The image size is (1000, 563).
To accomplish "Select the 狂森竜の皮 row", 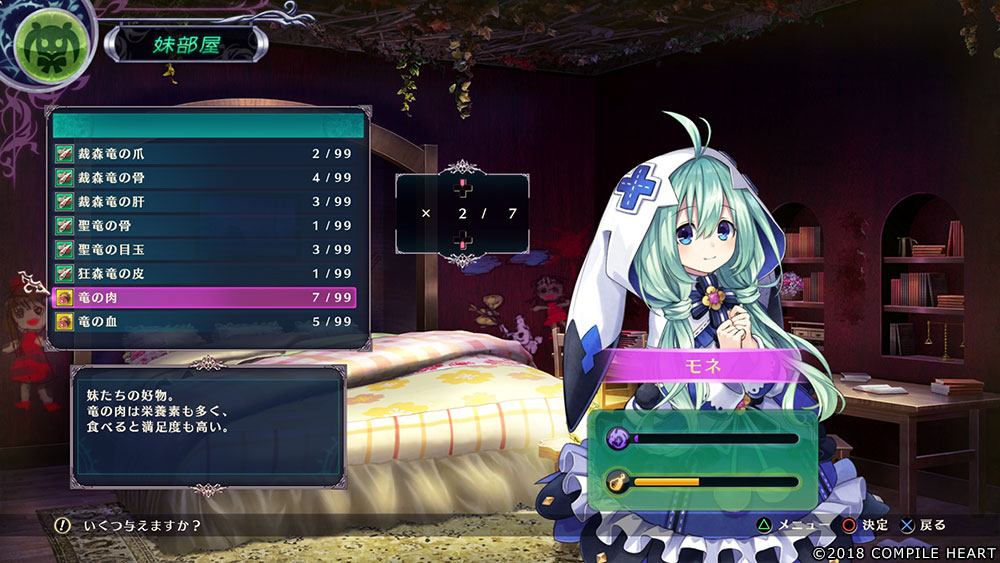I will [x=205, y=274].
